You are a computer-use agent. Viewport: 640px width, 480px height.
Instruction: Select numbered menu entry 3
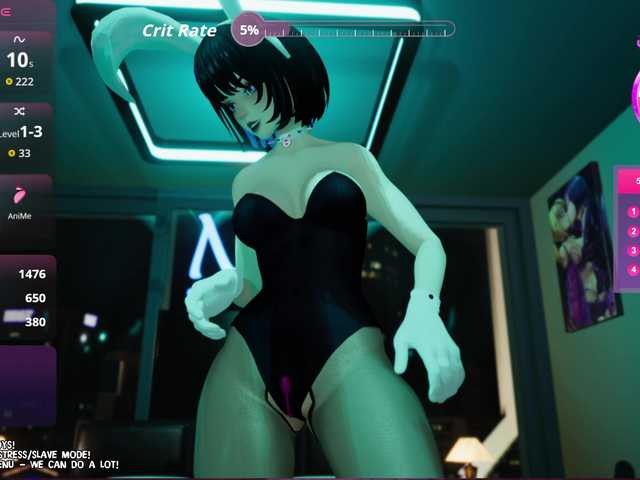632,250
